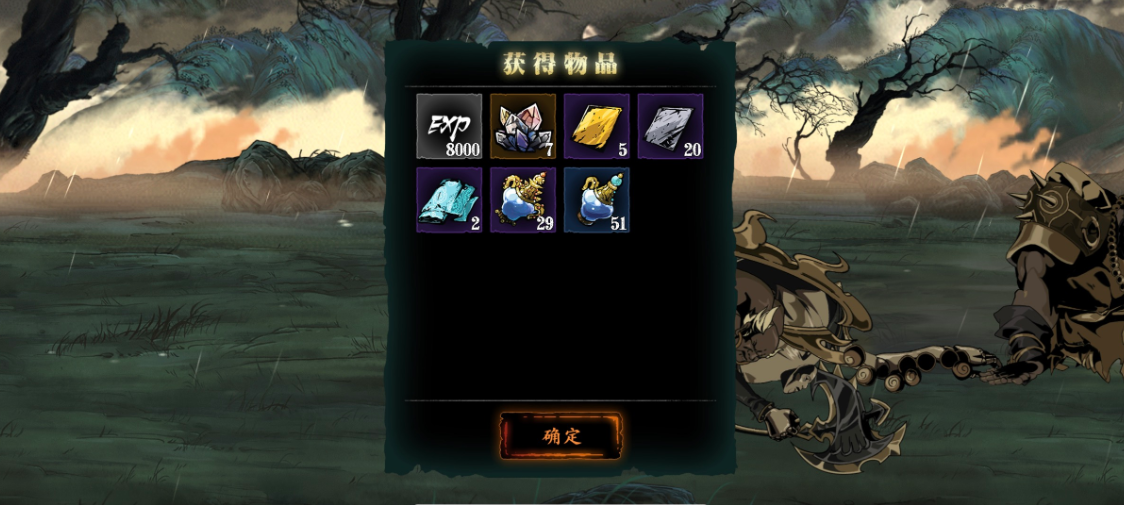1124x505 pixels.
Task: Confirm rewards with the 确定 button
Action: [x=560, y=436]
